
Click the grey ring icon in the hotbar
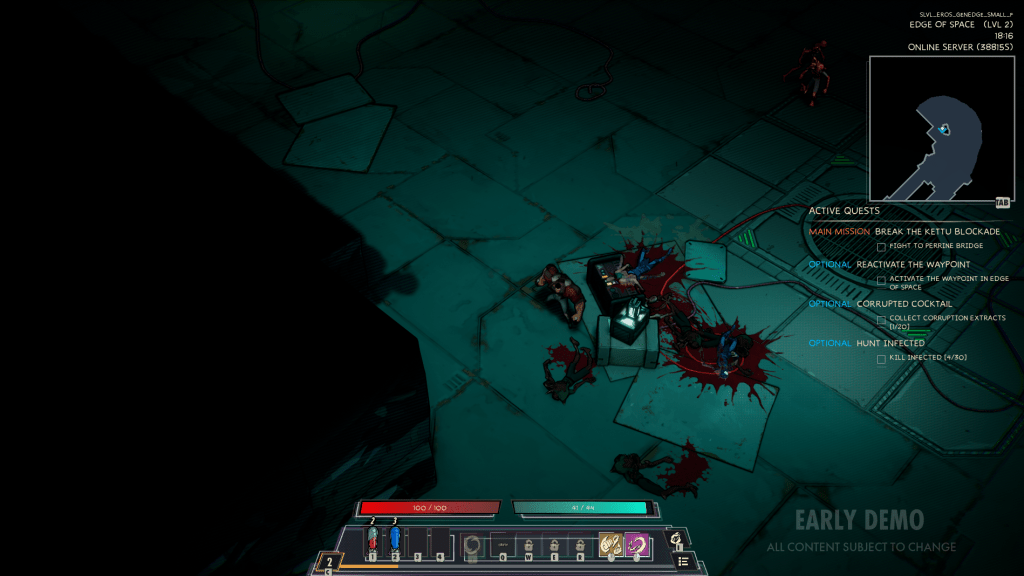[473, 546]
